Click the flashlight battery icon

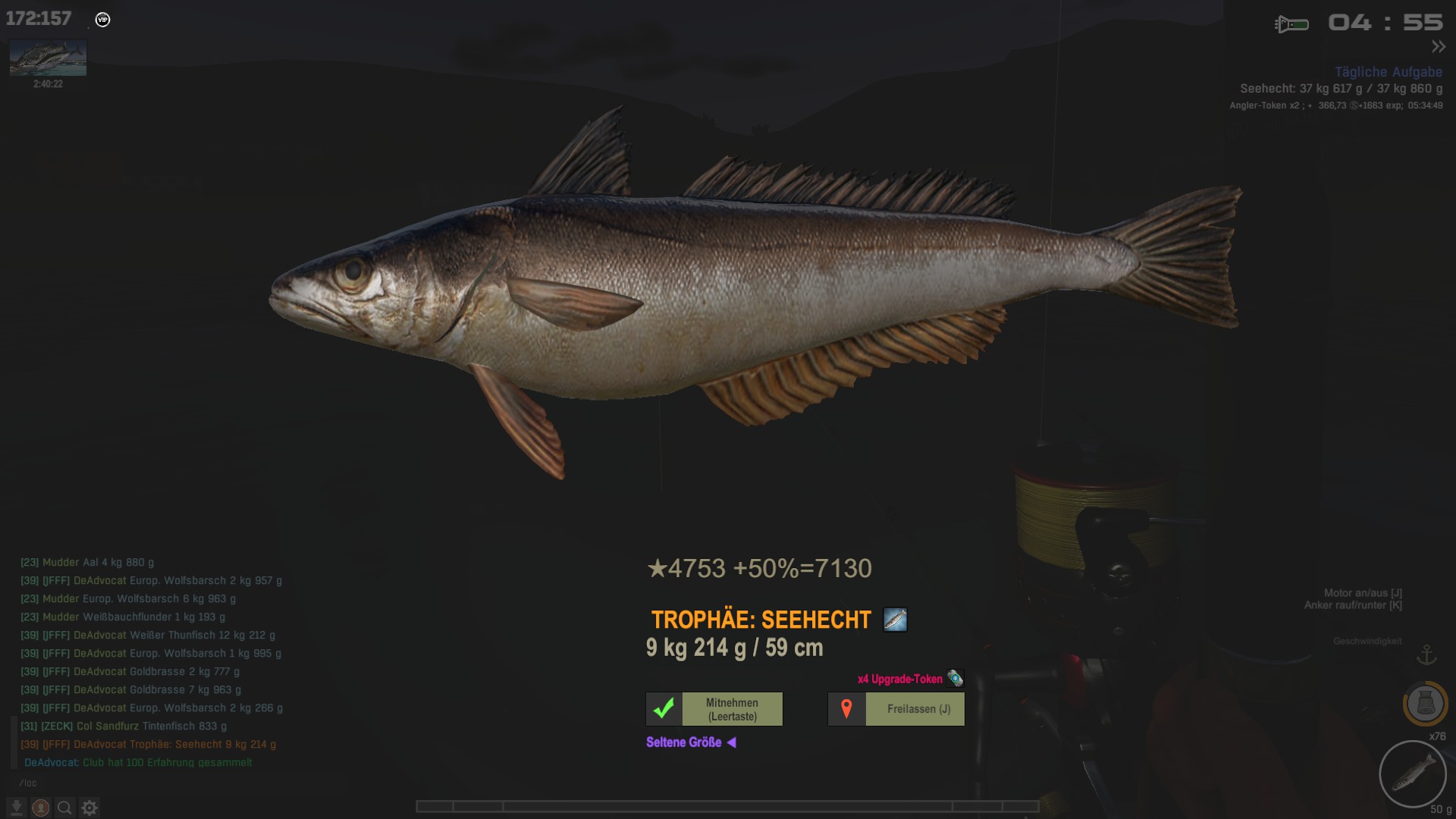(x=1291, y=24)
